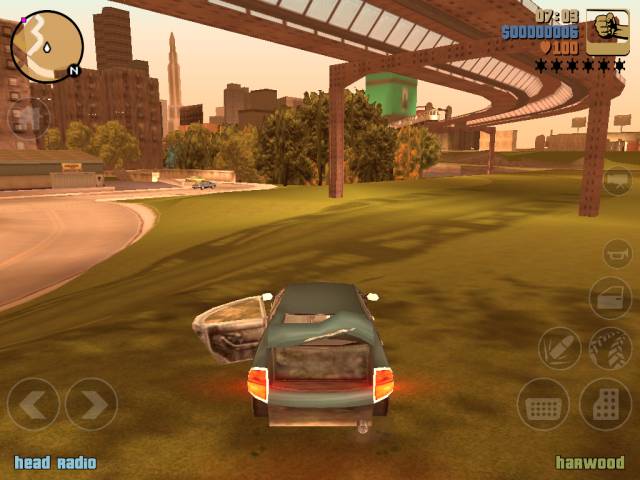Change station by tapping Head Radio label
This screenshot has height=480, width=640.
coord(55,463)
